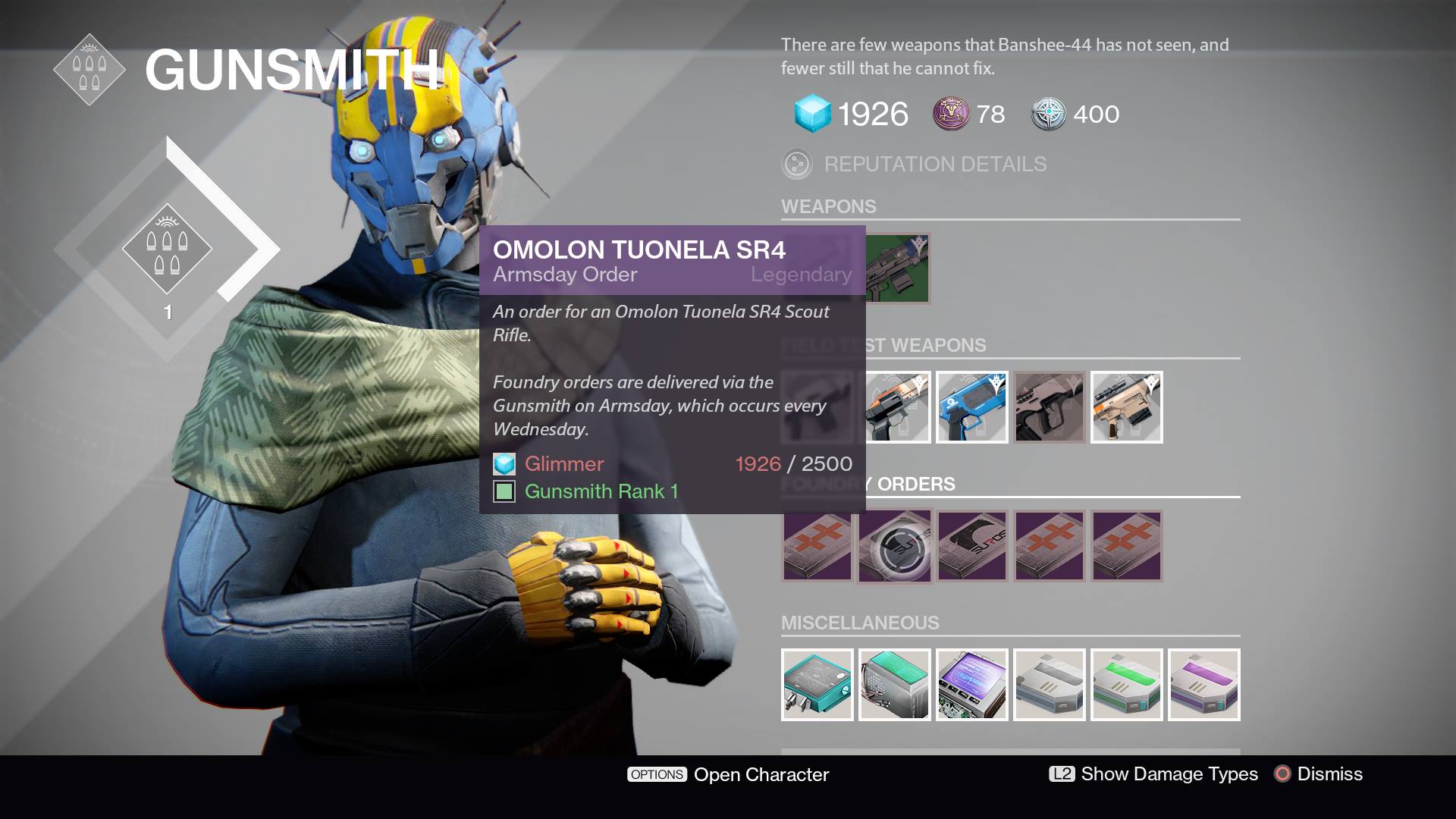This screenshot has width=1456, height=819.
Task: Choose the purple telemetry box in Miscellaneous
Action: pos(1204,685)
